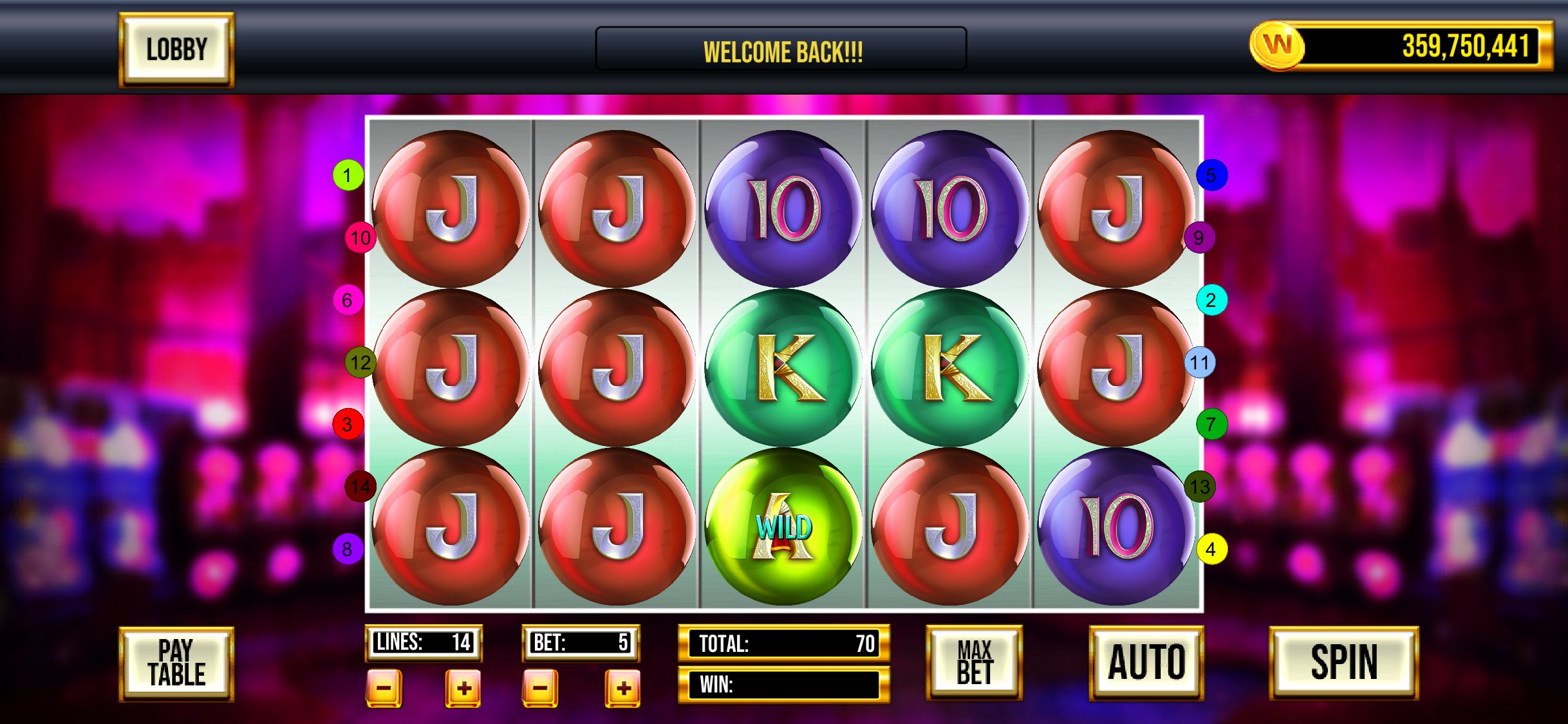This screenshot has height=724, width=1568.
Task: Lower the bet amount
Action: click(x=540, y=688)
